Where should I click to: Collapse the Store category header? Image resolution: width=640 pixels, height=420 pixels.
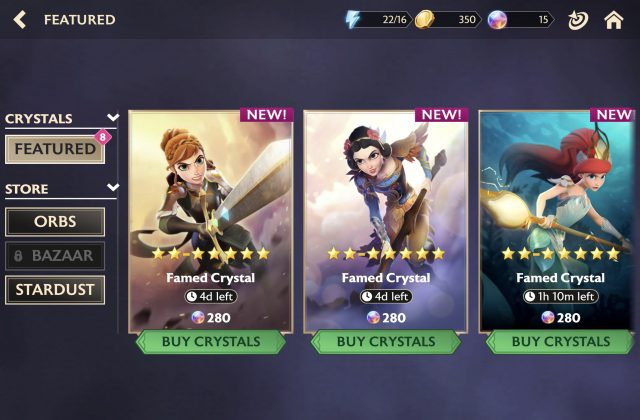pyautogui.click(x=113, y=188)
